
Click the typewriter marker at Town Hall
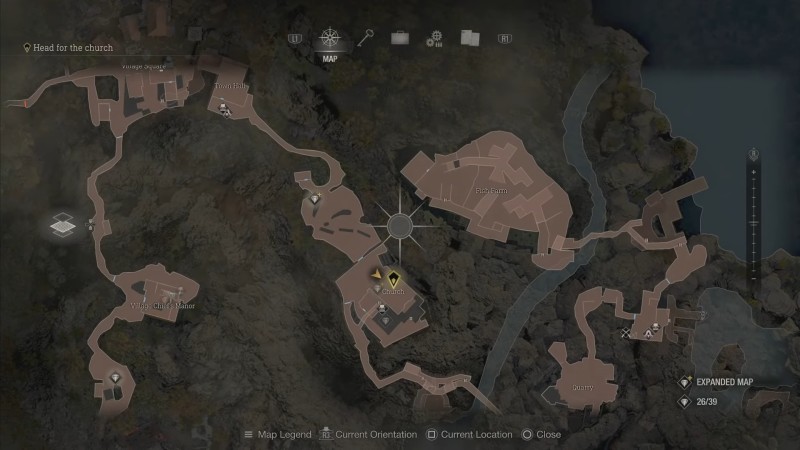tap(226, 113)
